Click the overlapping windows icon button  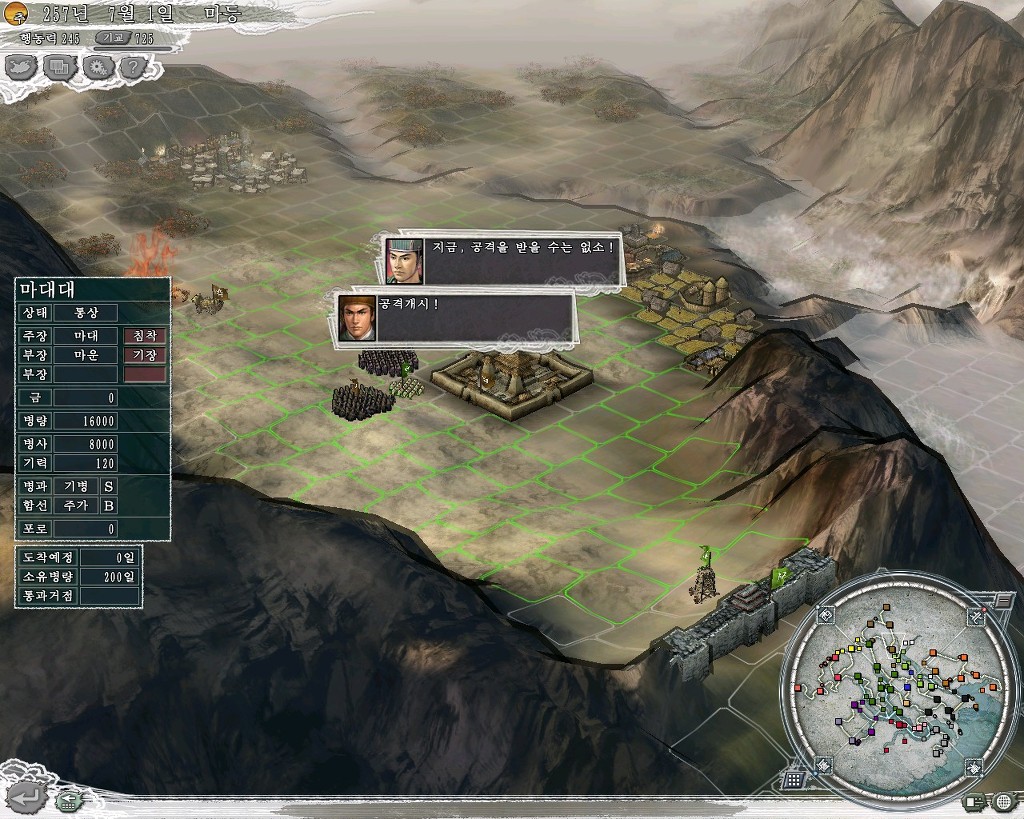pyautogui.click(x=60, y=67)
